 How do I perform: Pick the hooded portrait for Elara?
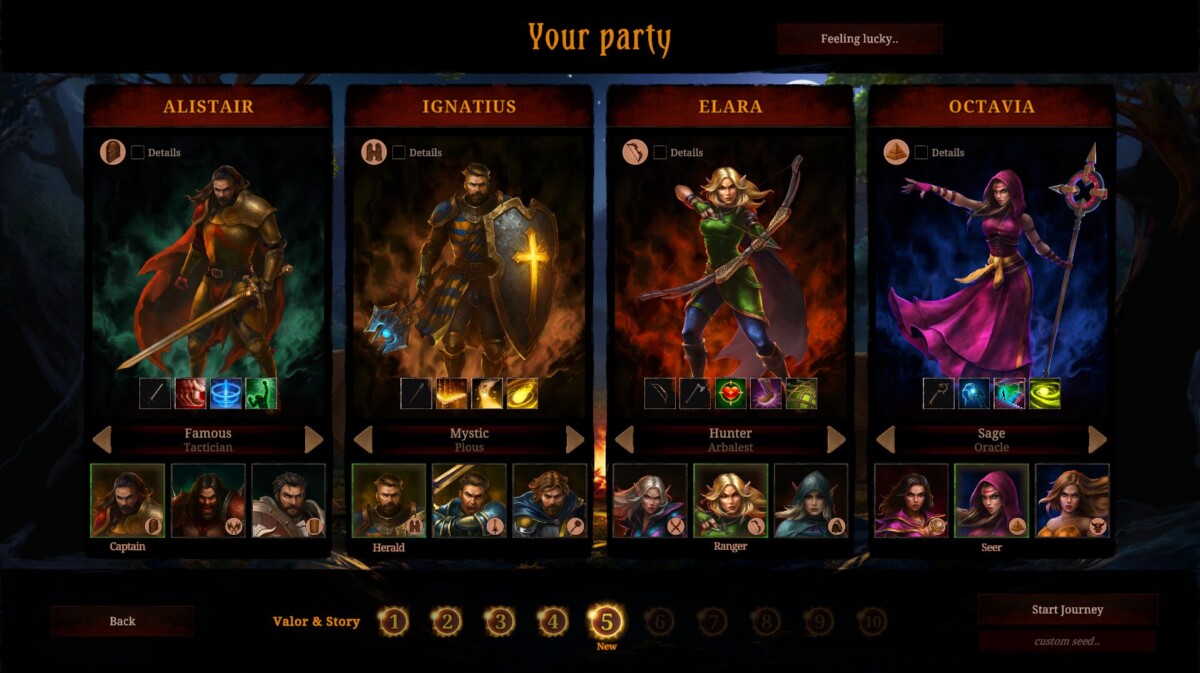[x=811, y=500]
